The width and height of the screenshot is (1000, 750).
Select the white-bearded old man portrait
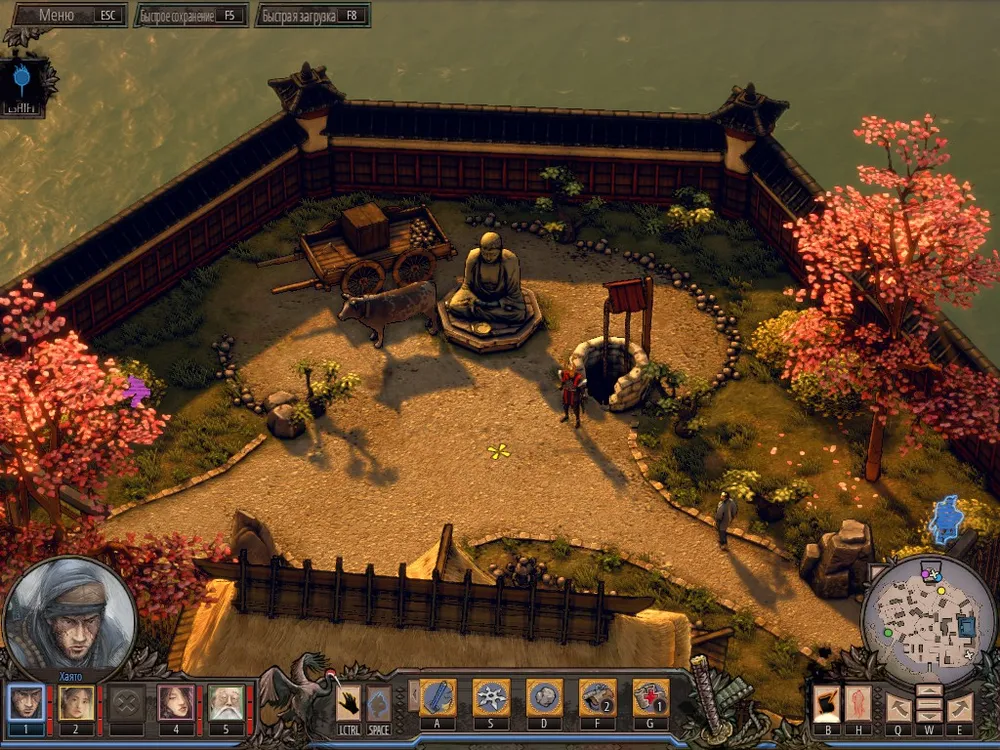[x=226, y=703]
